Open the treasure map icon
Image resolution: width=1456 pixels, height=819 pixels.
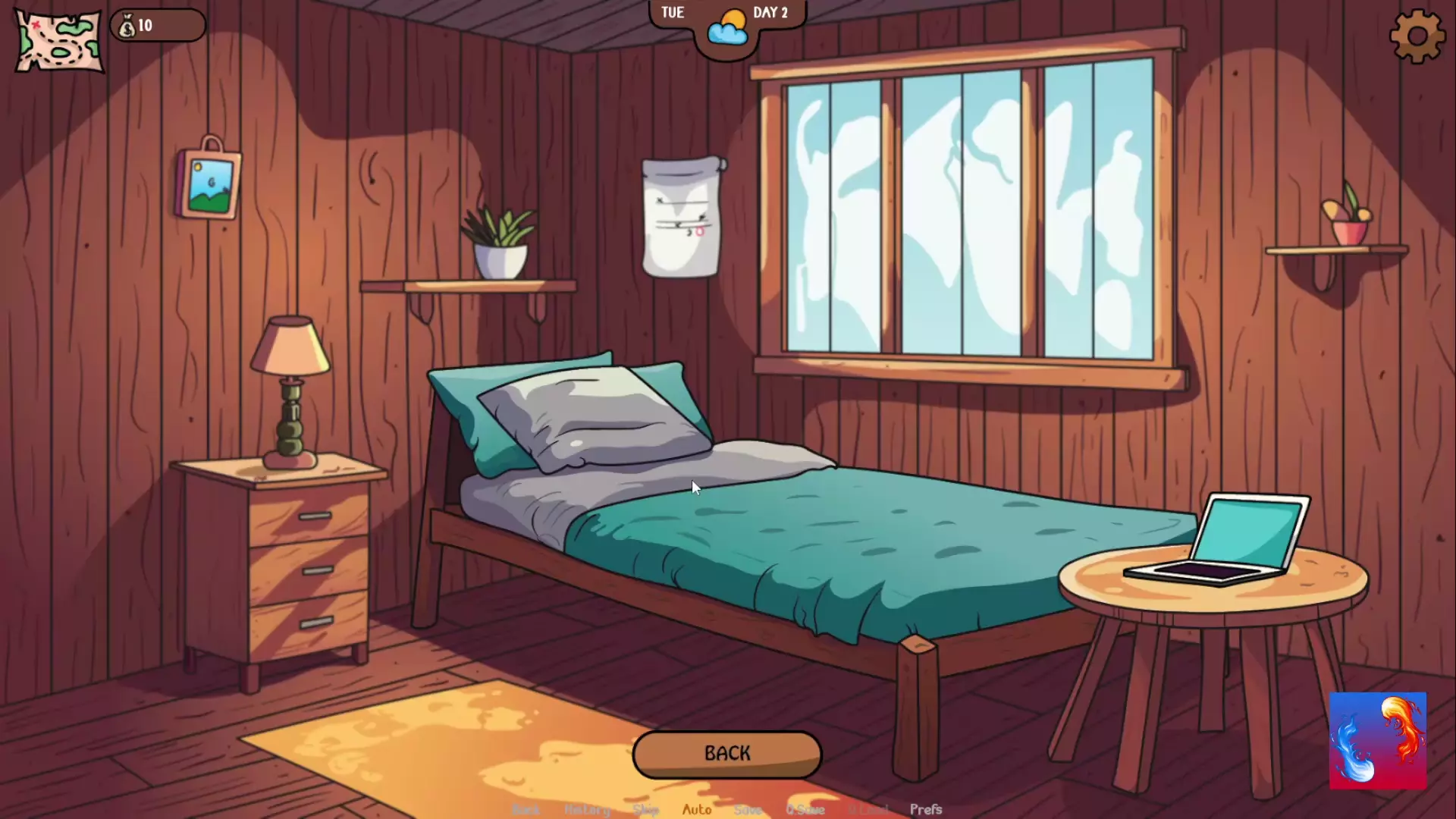point(59,42)
